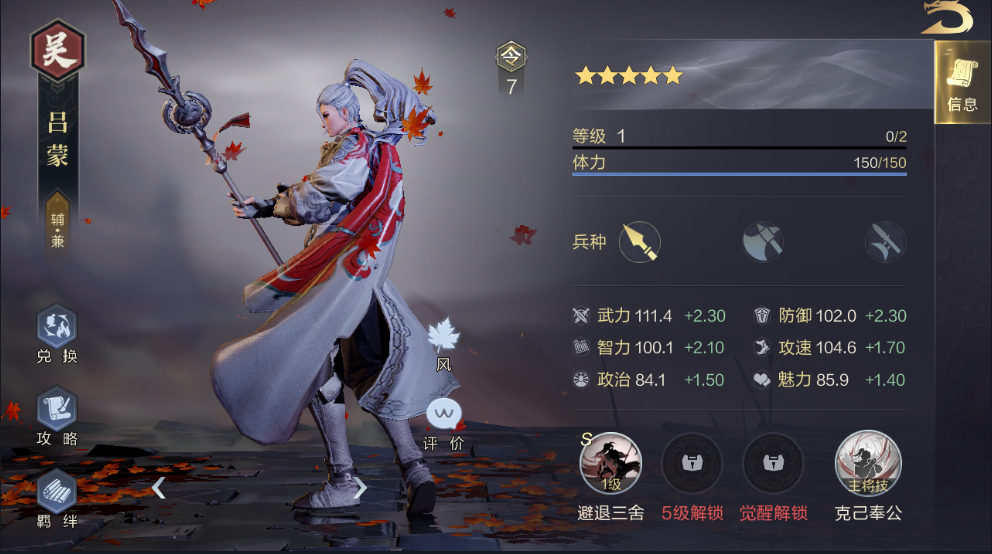Select the axe troop type icon
This screenshot has width=992, height=554.
pyautogui.click(x=762, y=242)
